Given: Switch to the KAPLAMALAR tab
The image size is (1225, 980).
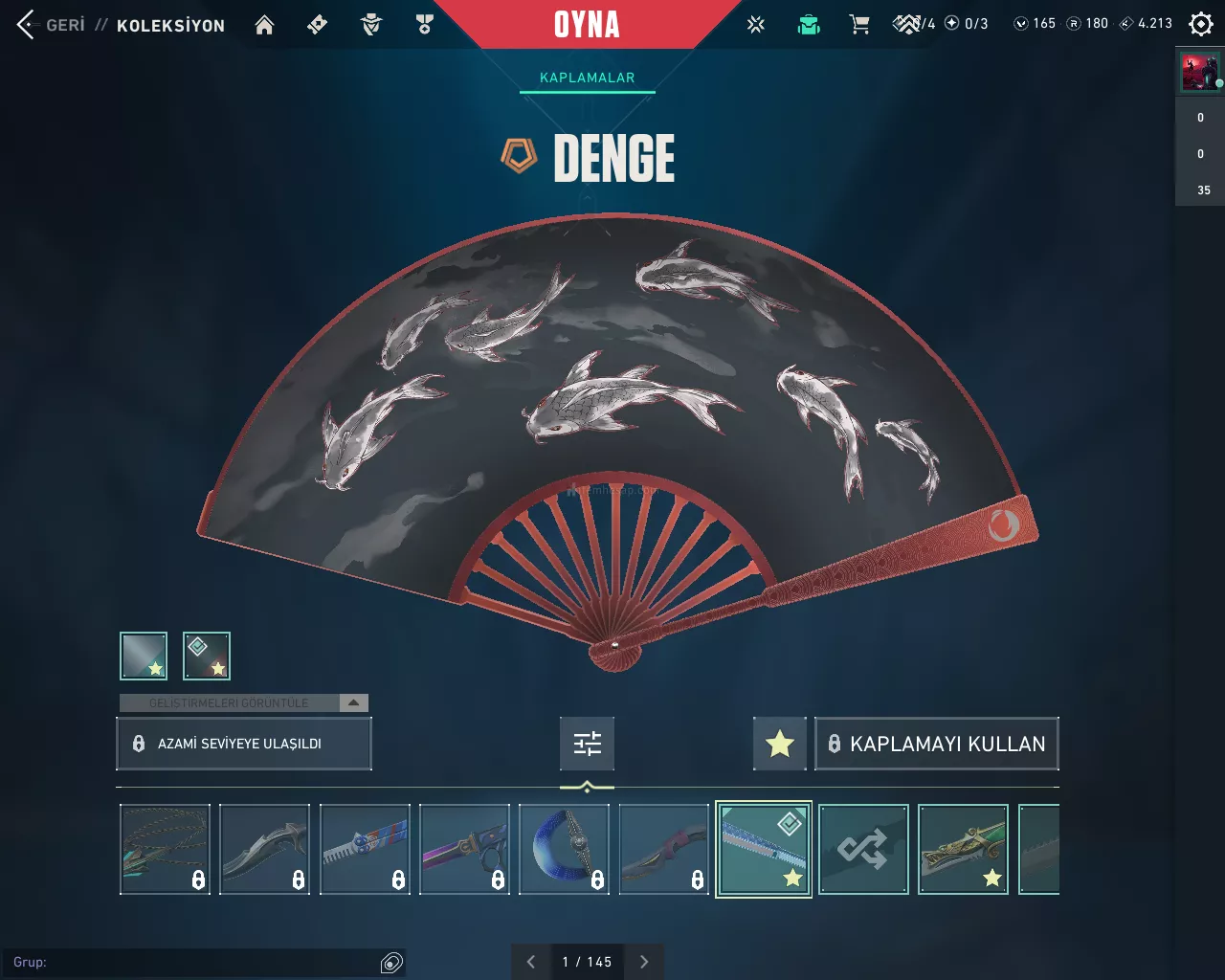Looking at the screenshot, I should [x=587, y=78].
